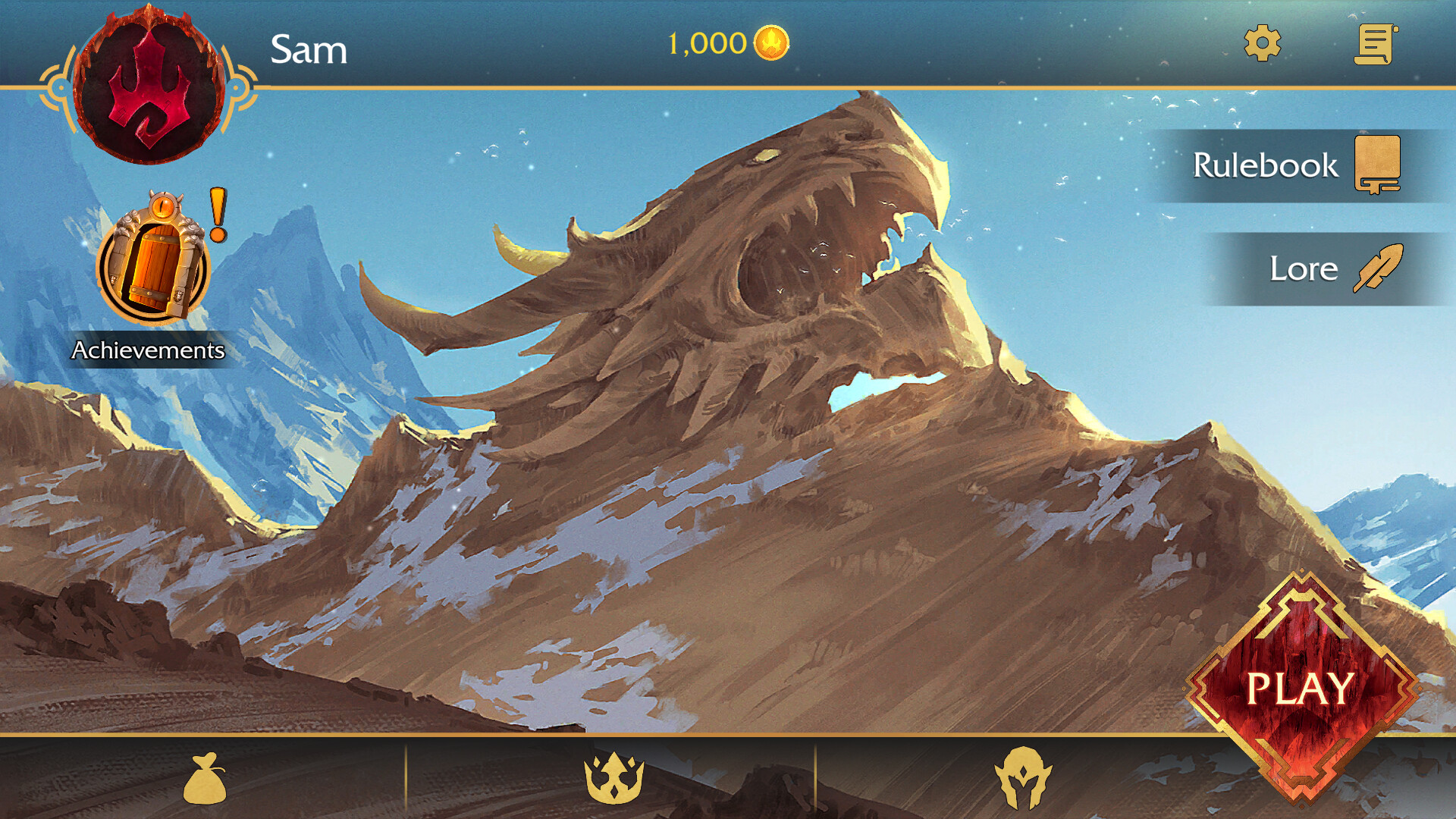Image resolution: width=1456 pixels, height=819 pixels.
Task: Click the gold amount 1,000 display
Action: 706,43
